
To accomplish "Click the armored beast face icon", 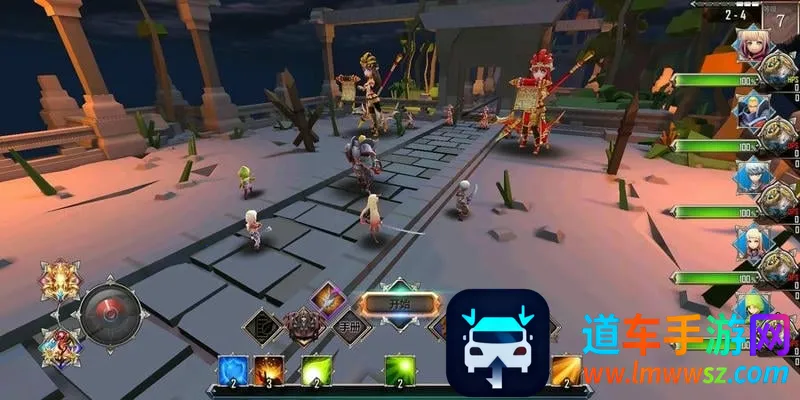I will pos(305,326).
